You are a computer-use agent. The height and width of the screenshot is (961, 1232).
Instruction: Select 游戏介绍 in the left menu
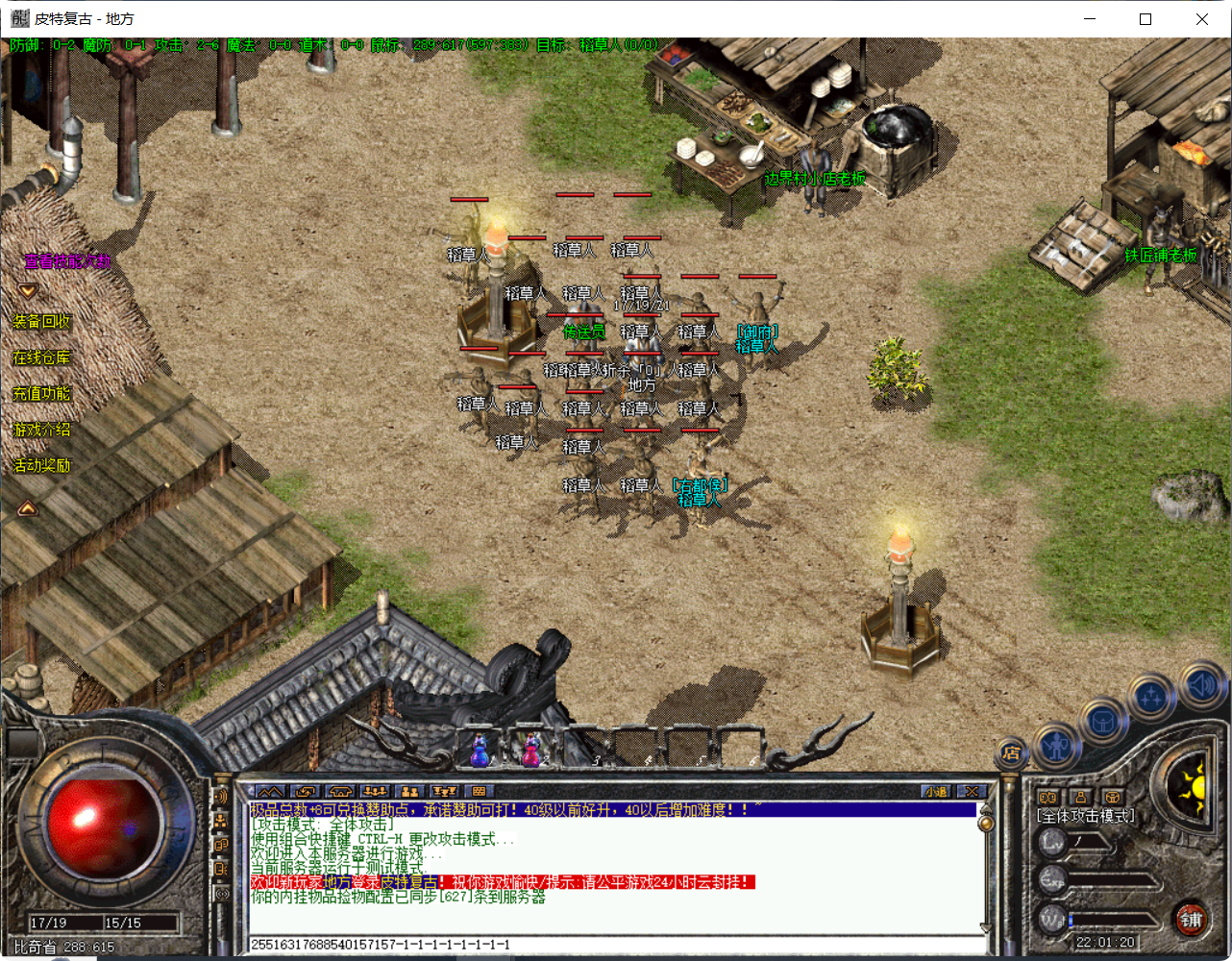click(x=40, y=431)
